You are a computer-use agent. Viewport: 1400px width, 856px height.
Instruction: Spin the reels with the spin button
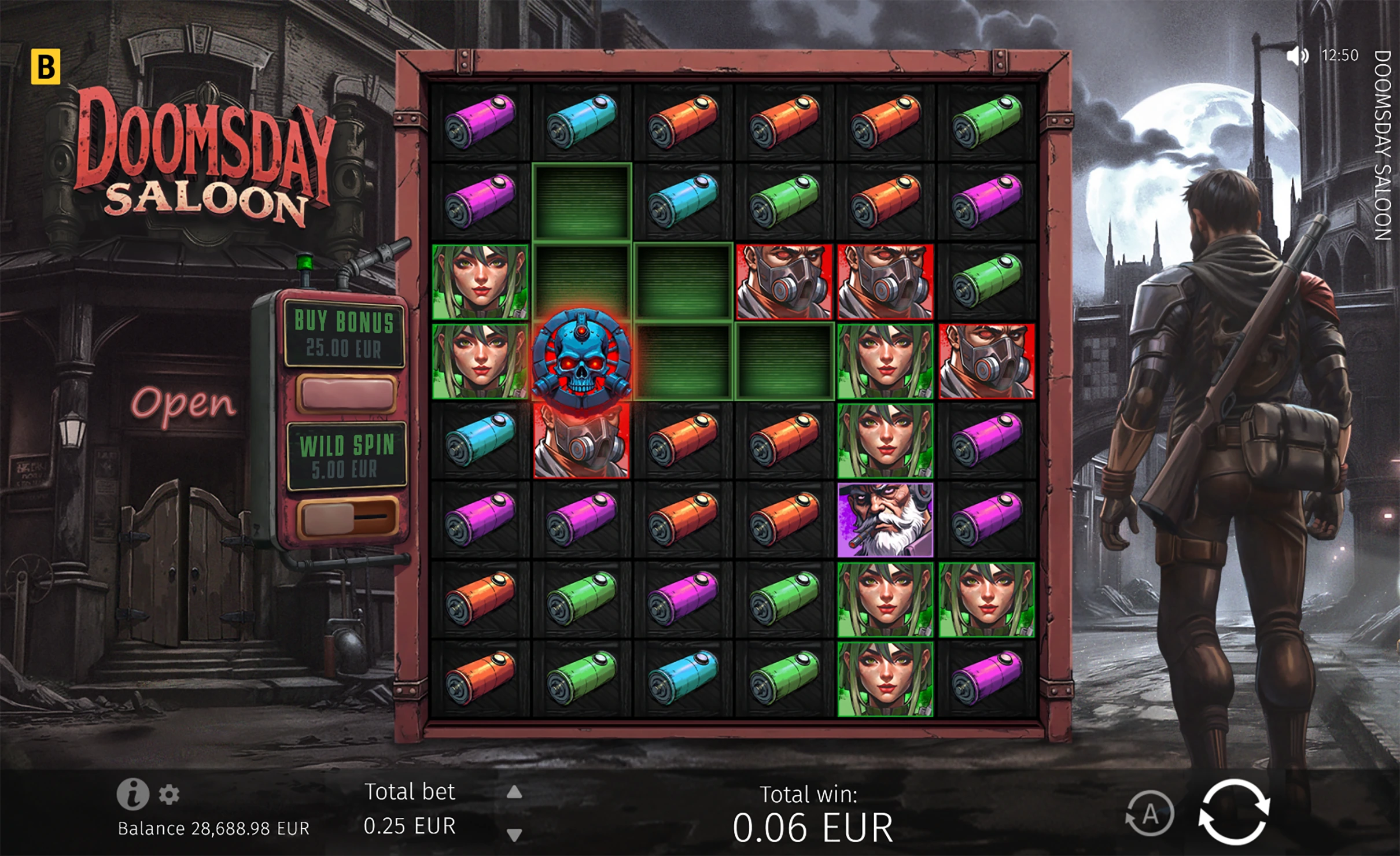pos(1233,812)
